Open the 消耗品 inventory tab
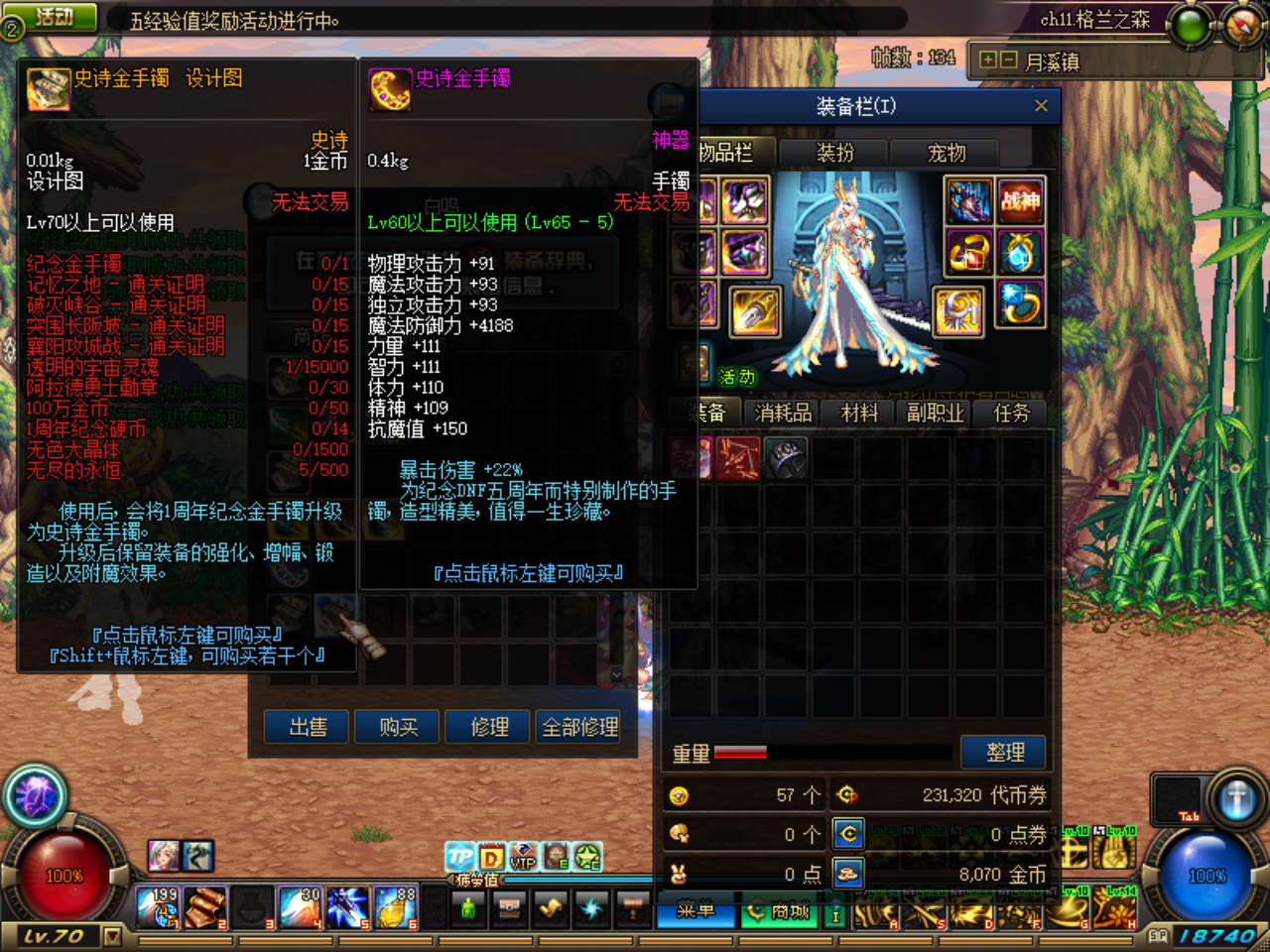 [x=781, y=413]
